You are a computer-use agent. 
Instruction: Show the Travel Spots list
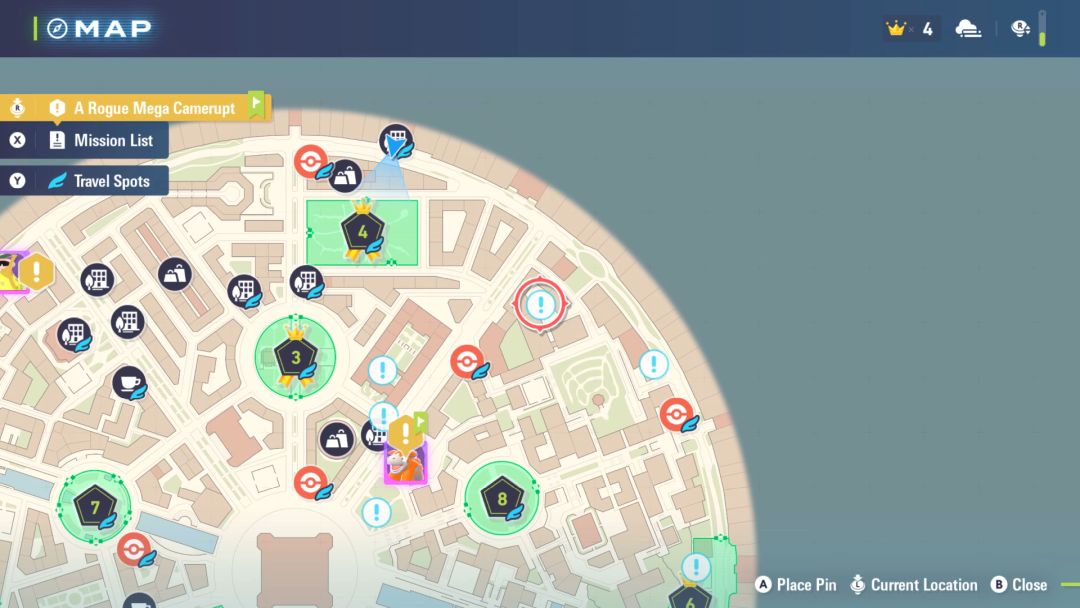(x=100, y=181)
